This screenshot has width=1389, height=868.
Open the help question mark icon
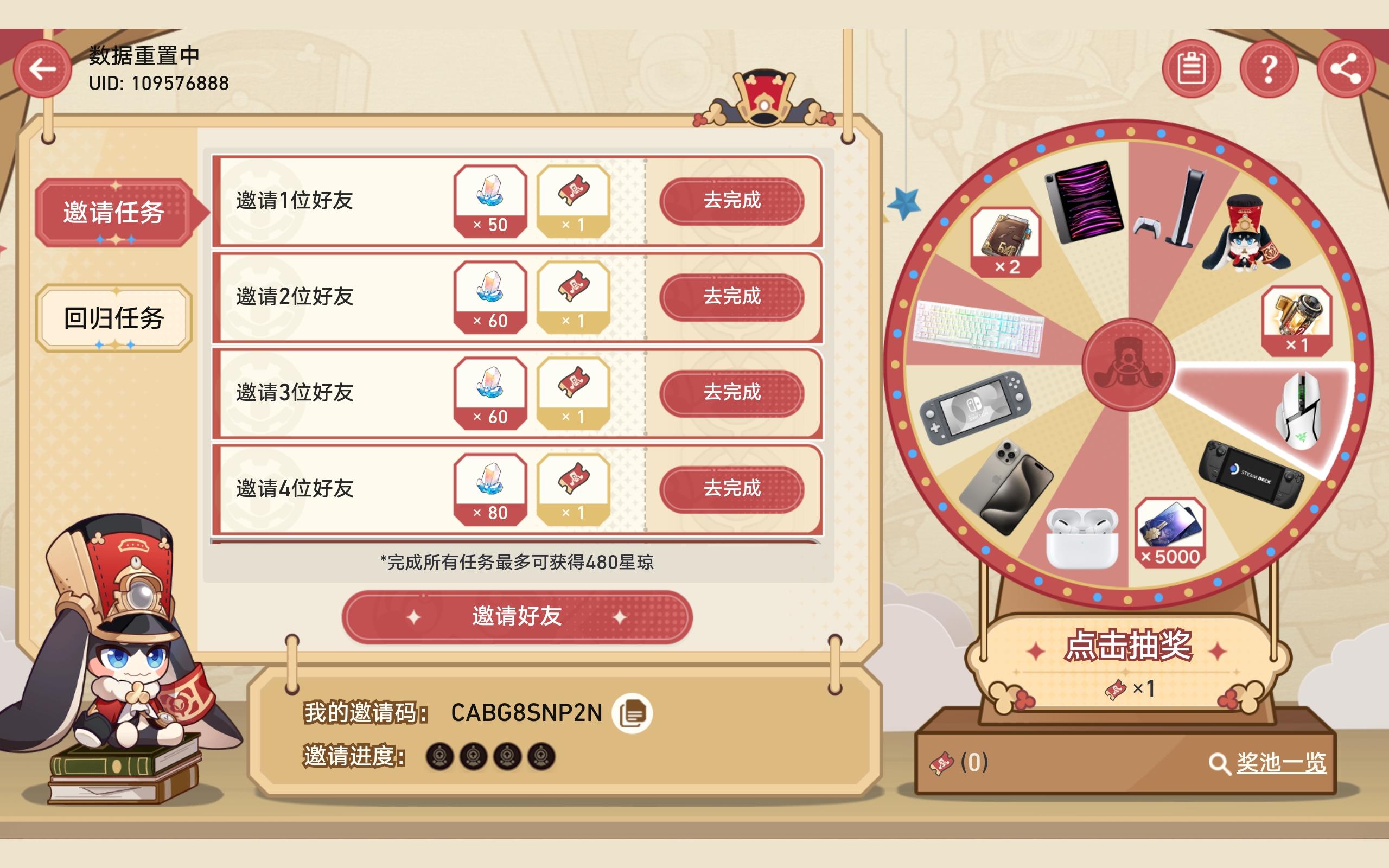pyautogui.click(x=1270, y=69)
